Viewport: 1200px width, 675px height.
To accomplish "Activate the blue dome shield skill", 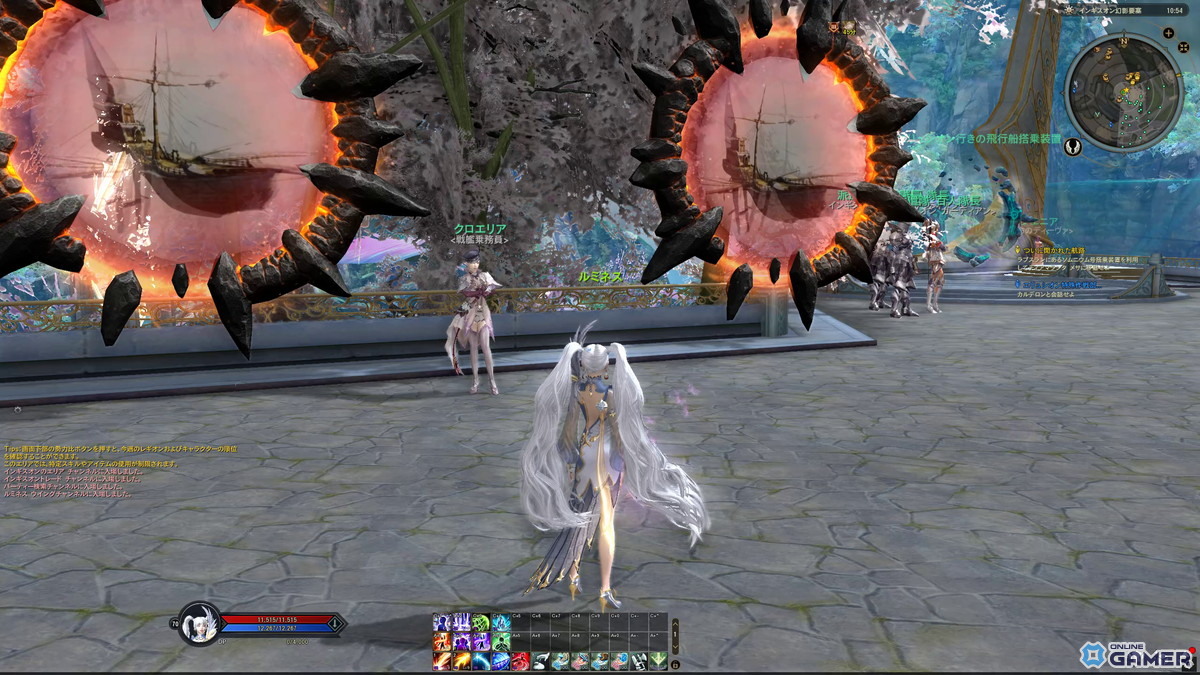I will (501, 661).
